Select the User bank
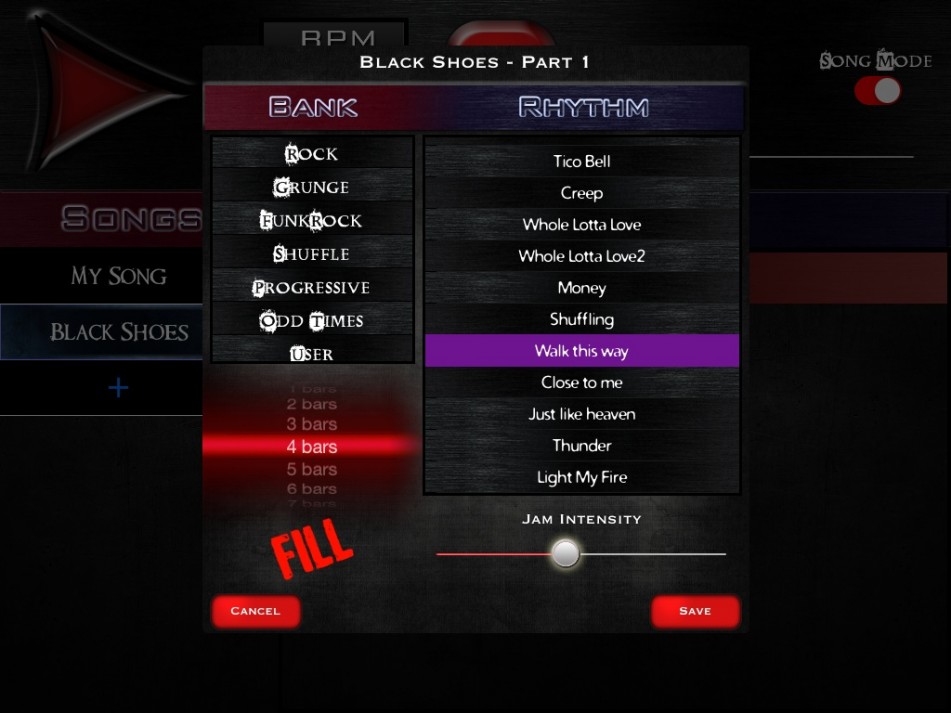 pos(312,353)
